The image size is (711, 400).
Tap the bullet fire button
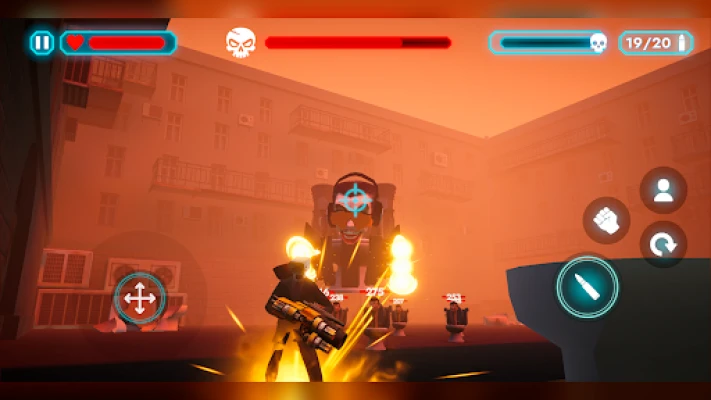click(587, 288)
